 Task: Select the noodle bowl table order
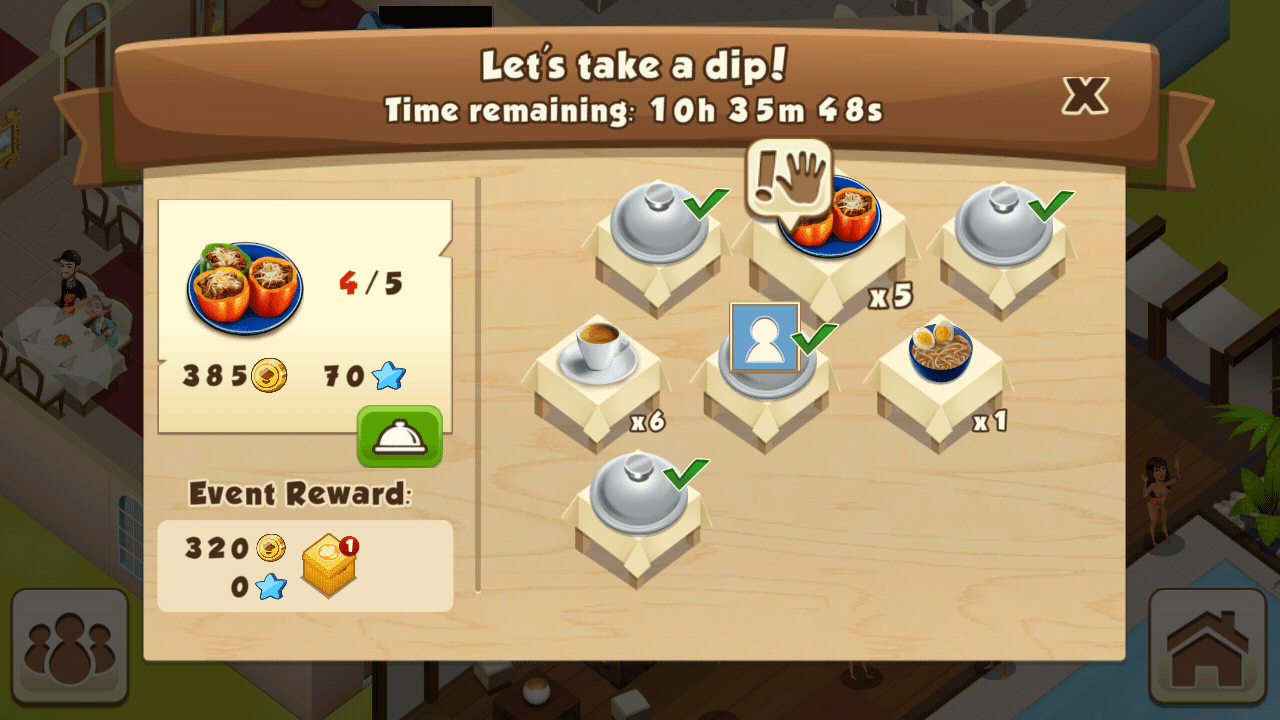point(940,352)
